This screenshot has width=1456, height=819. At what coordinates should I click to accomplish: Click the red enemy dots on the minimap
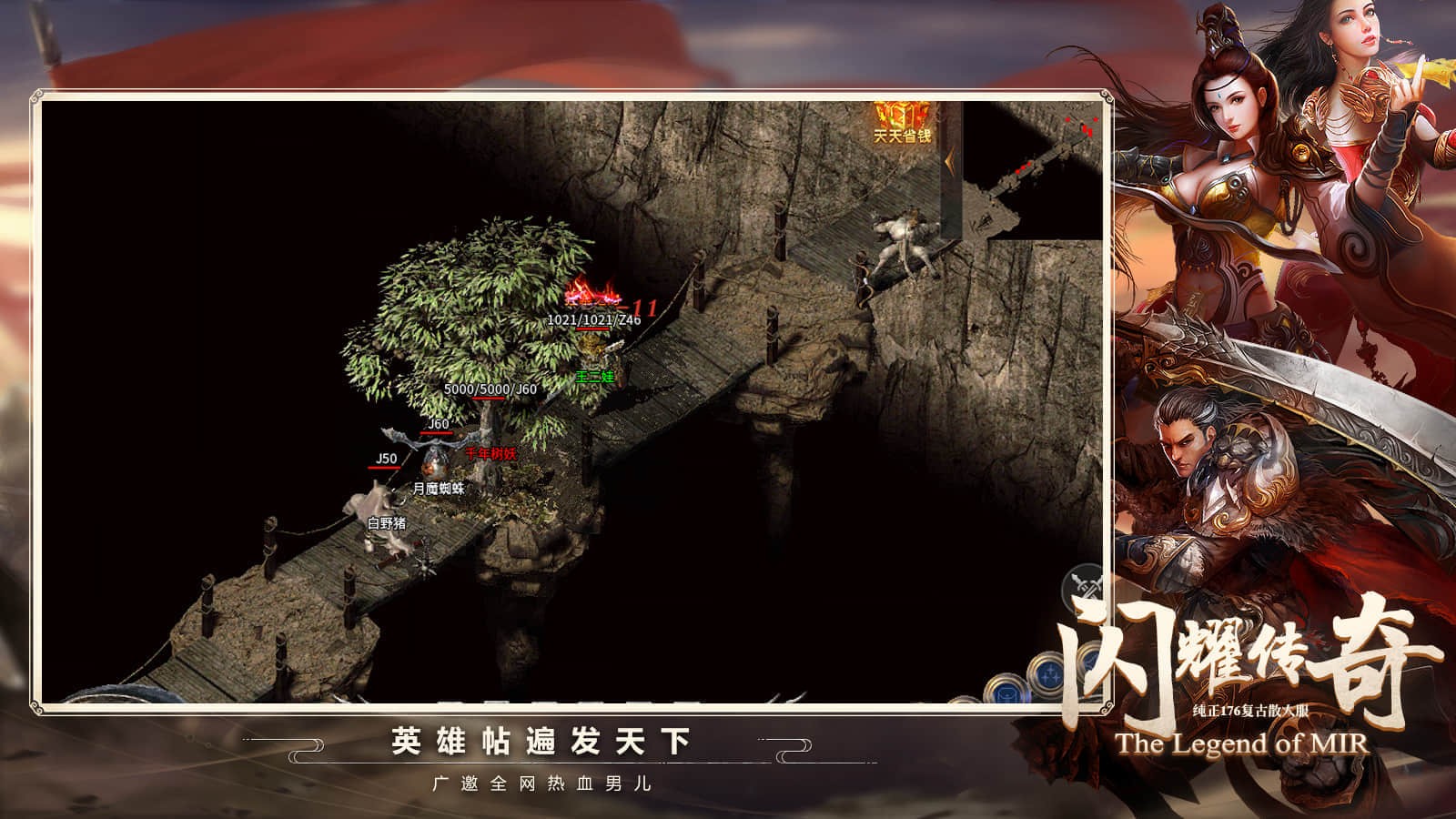(1085, 129)
